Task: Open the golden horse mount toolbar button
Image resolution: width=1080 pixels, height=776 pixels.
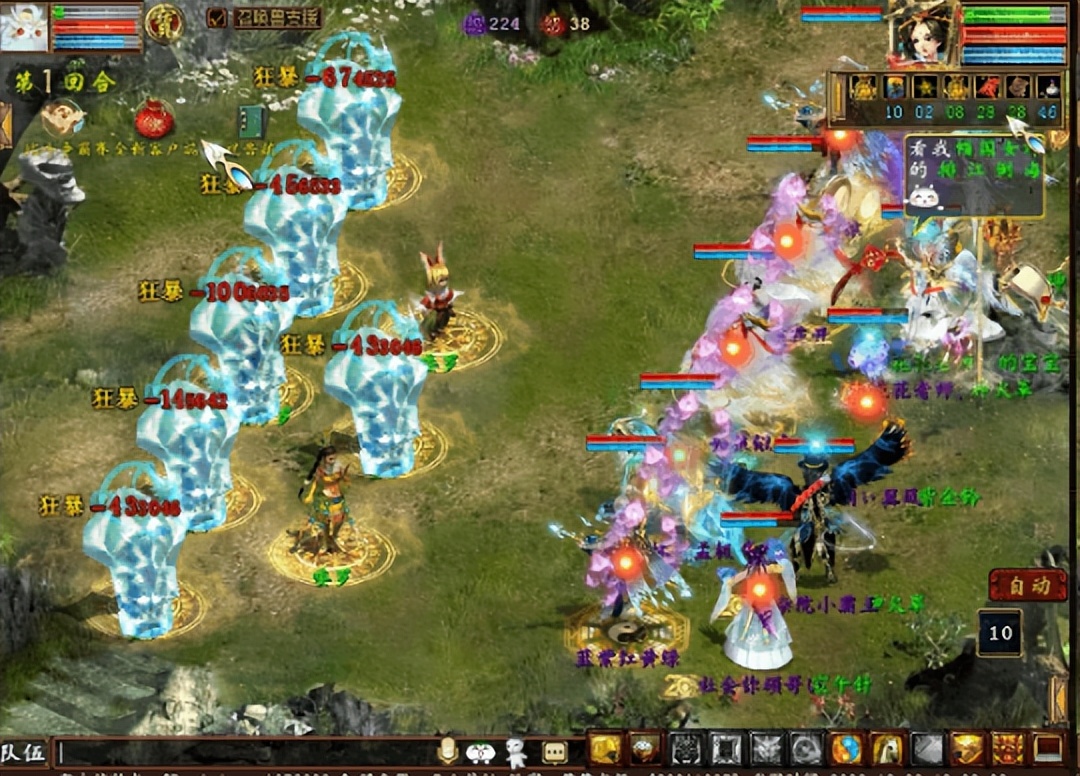Action: coord(887,748)
